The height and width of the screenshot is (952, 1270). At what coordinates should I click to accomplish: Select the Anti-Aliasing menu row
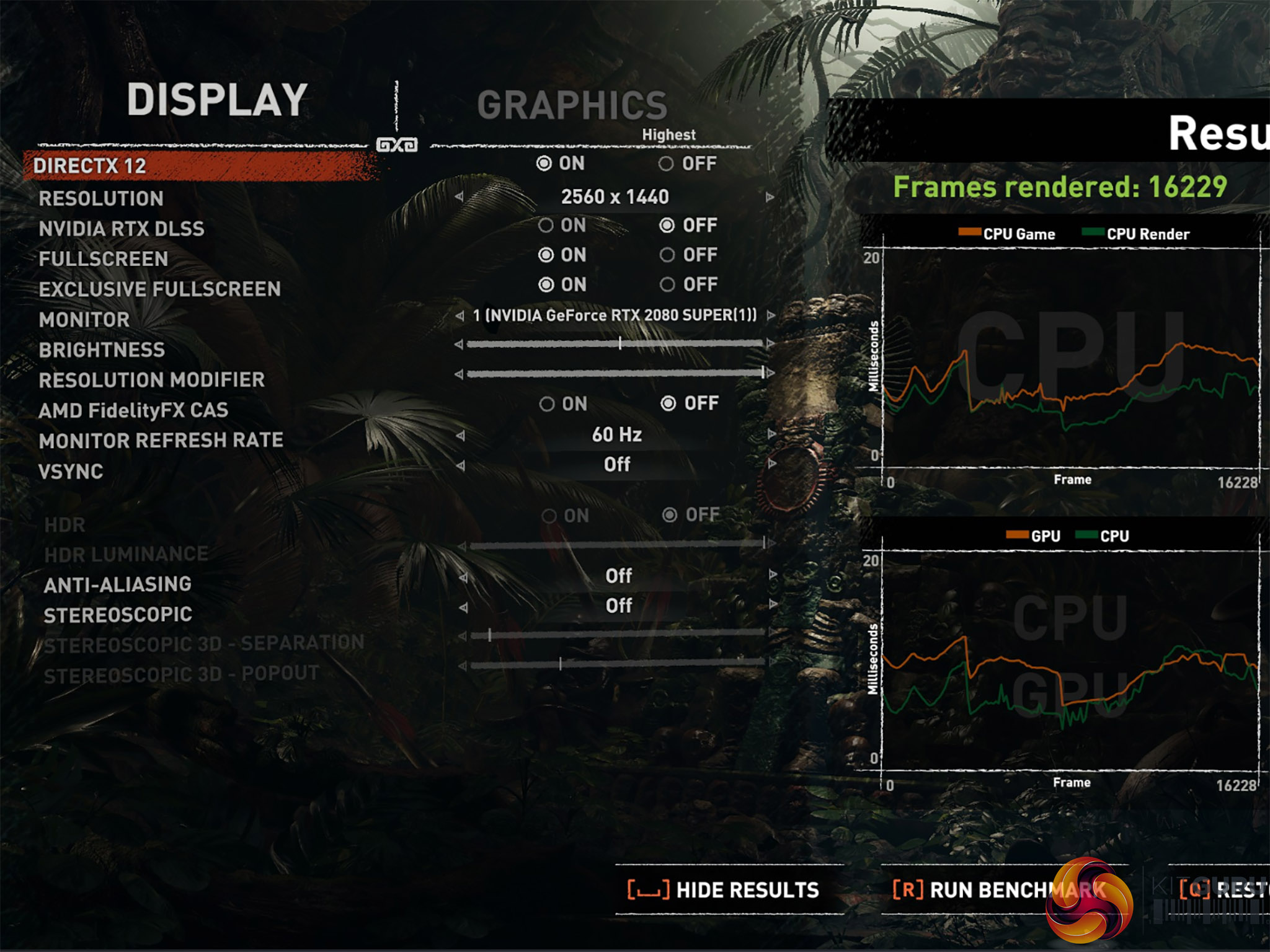coord(118,584)
